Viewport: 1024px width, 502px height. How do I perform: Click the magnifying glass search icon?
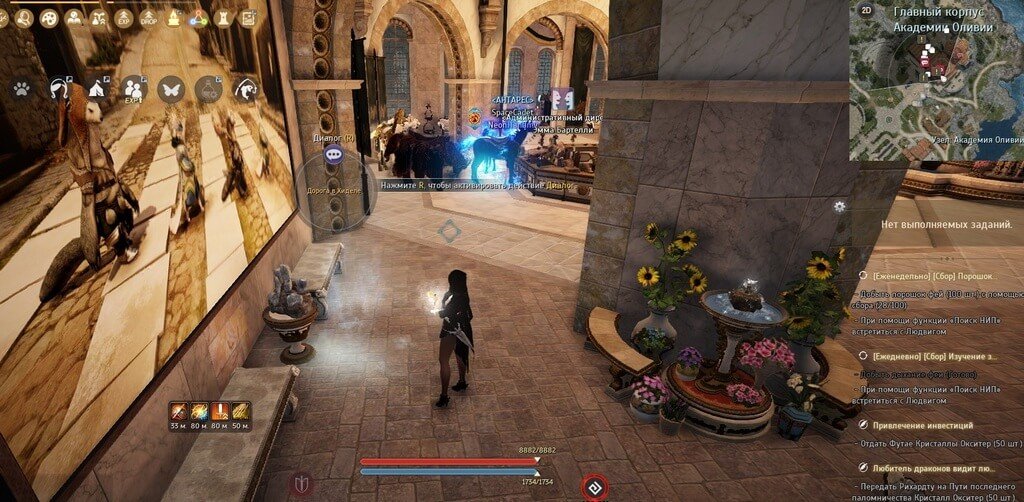(x=23, y=17)
